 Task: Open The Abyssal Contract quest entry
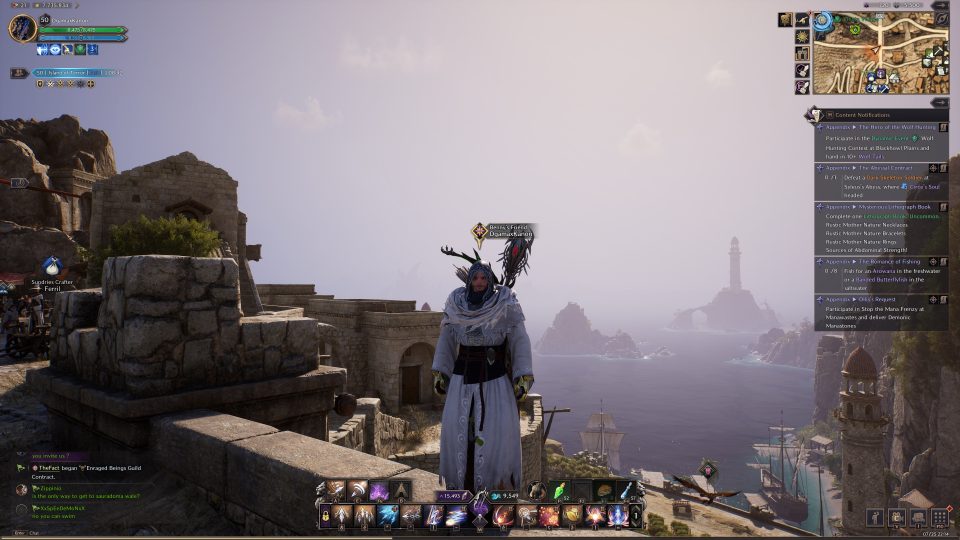point(872,168)
